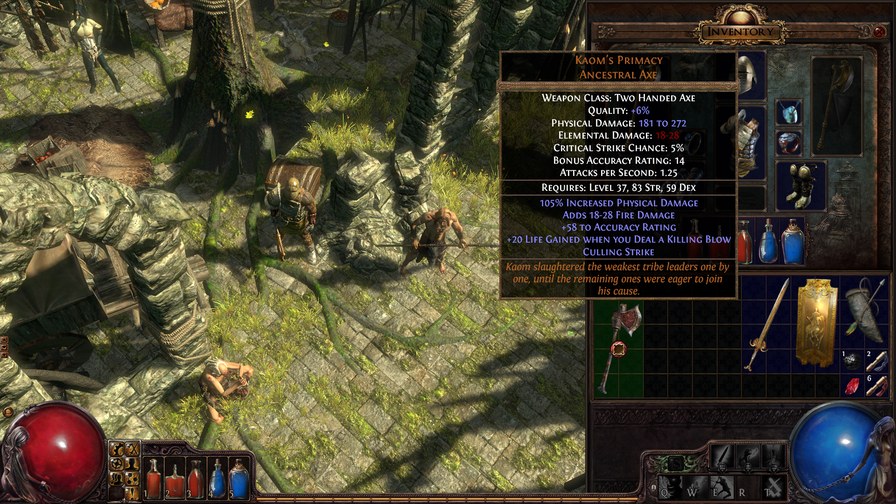Click the sword attack skill on left mouse
896x504 pixels.
(x=723, y=458)
